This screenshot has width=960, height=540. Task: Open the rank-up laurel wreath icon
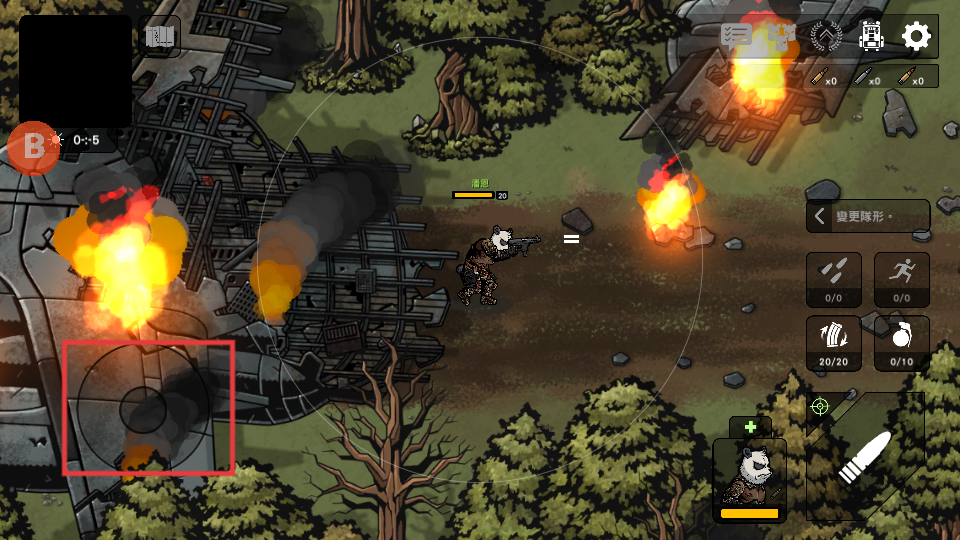[826, 37]
